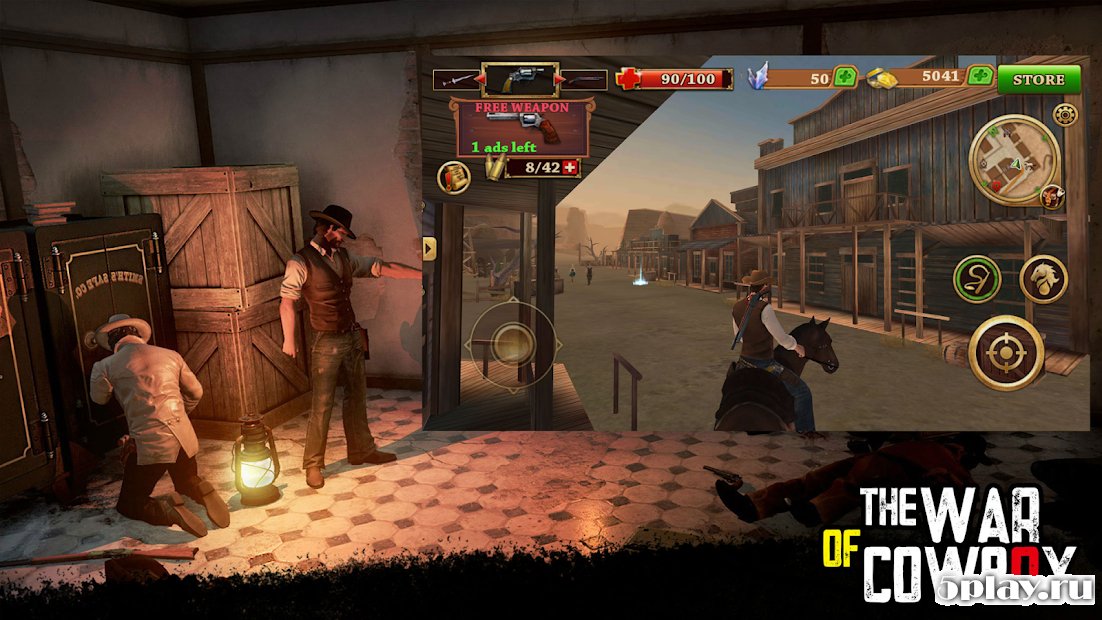Screen dimensions: 1102x620
Task: Buy ammo with the red plus button
Action: [x=571, y=168]
